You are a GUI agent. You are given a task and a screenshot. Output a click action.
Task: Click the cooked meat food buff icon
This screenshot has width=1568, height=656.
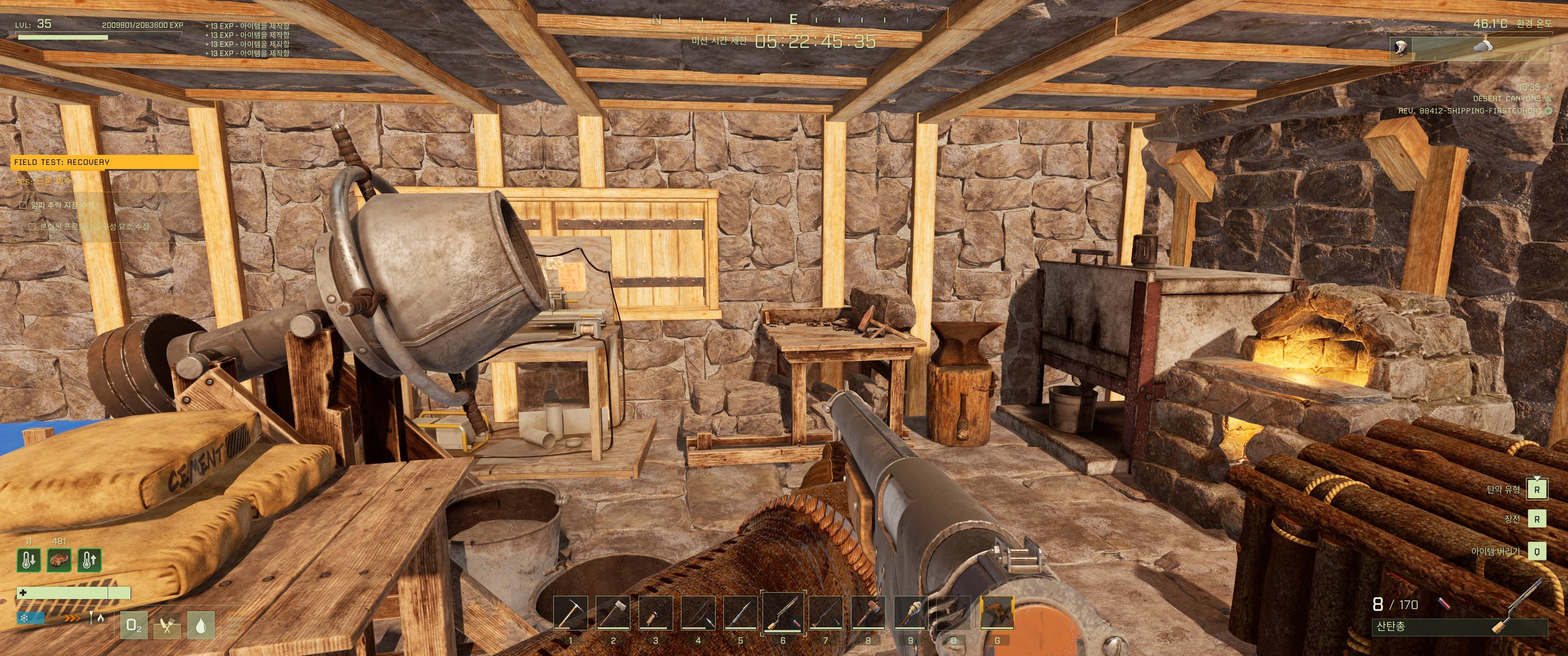pyautogui.click(x=59, y=560)
